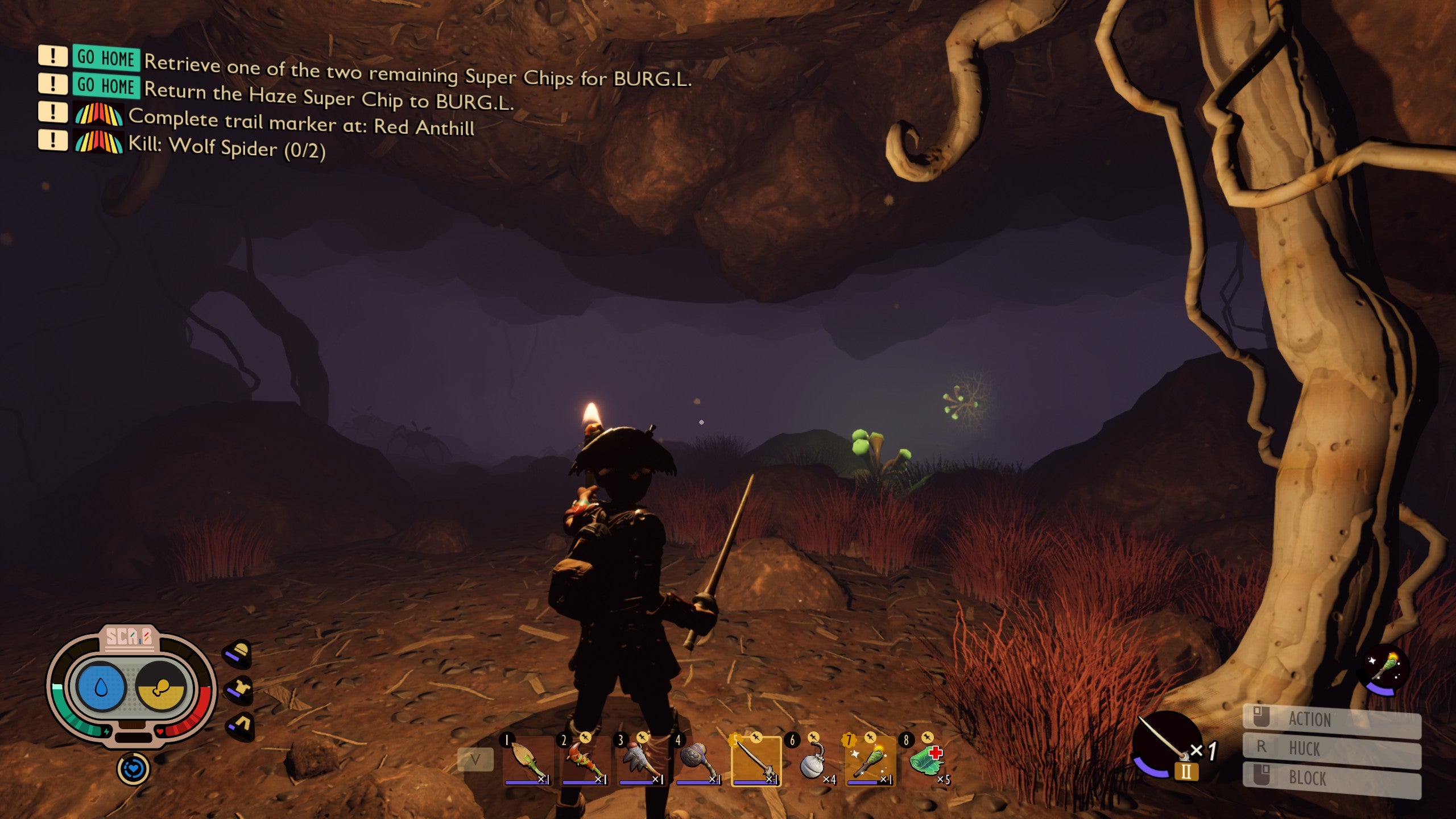Click the Red Anthill trail marker objective

(301, 123)
